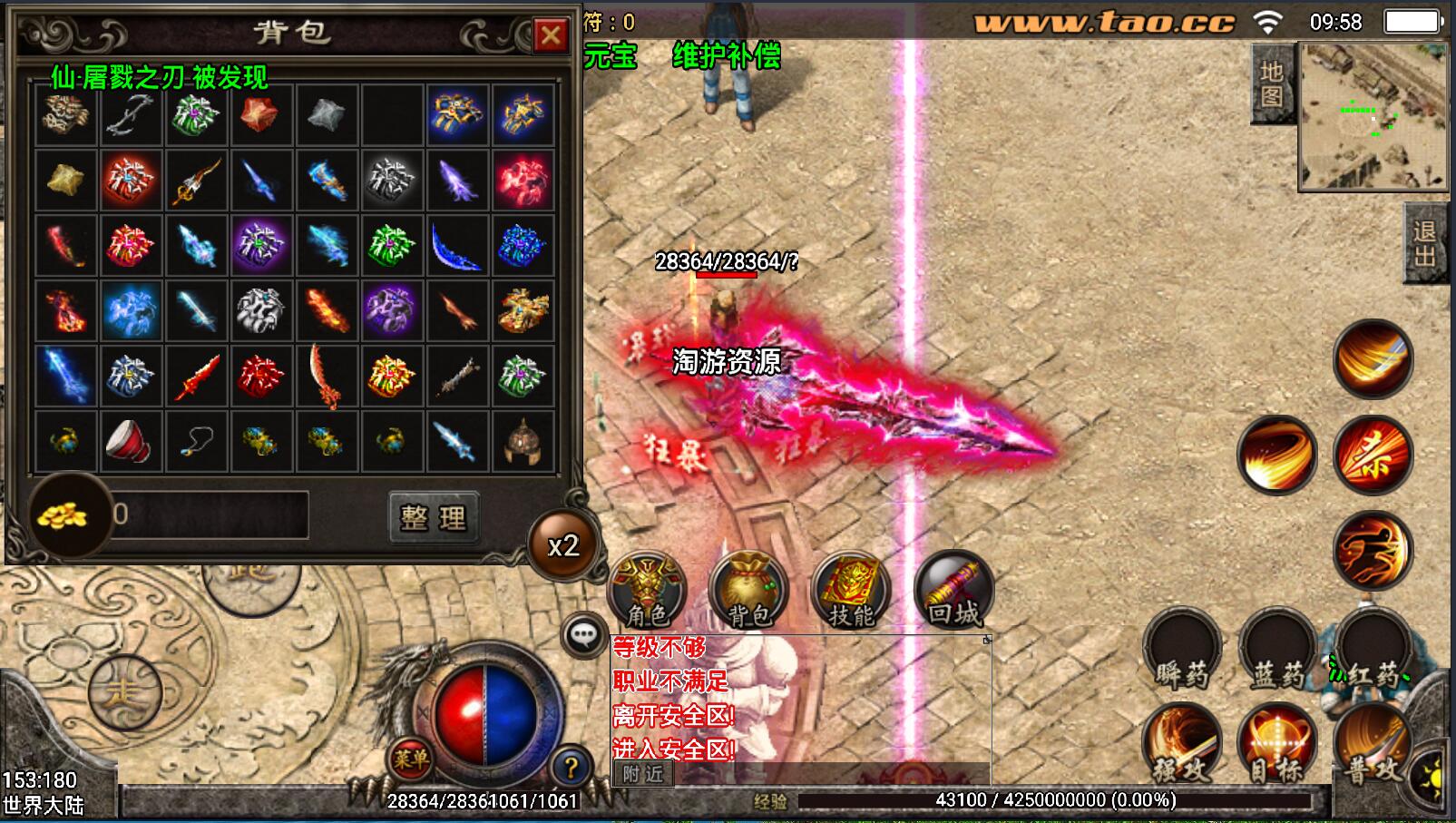
Task: Tap the 整理 sort button
Action: point(434,517)
